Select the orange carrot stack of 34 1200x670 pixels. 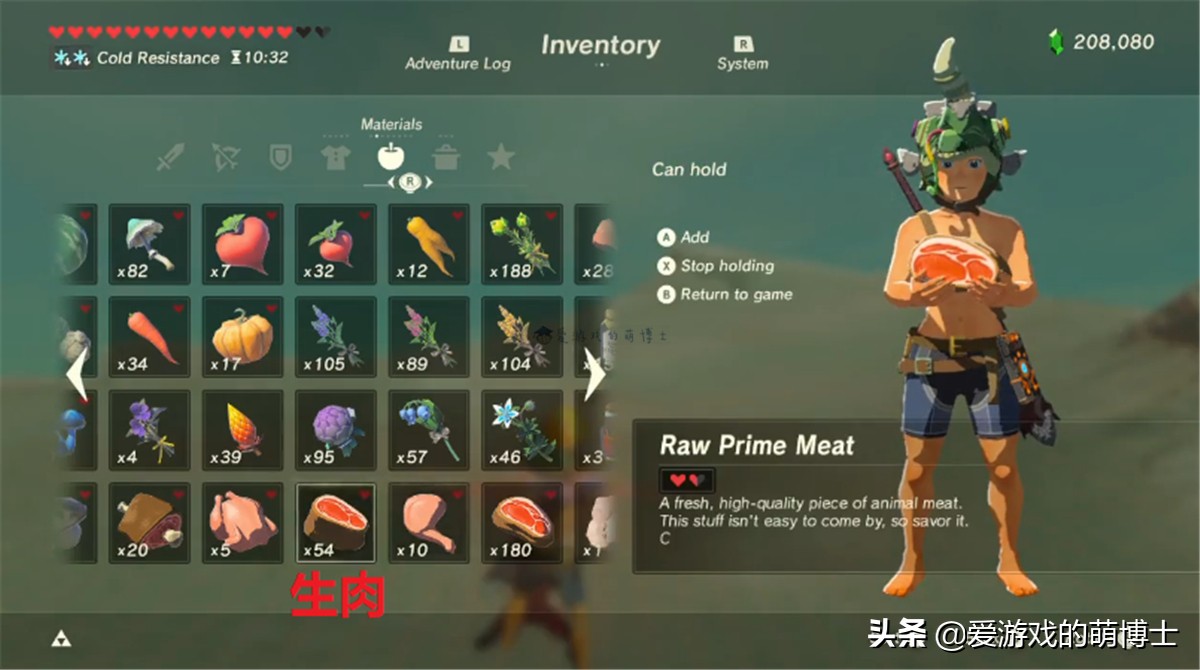pyautogui.click(x=149, y=337)
